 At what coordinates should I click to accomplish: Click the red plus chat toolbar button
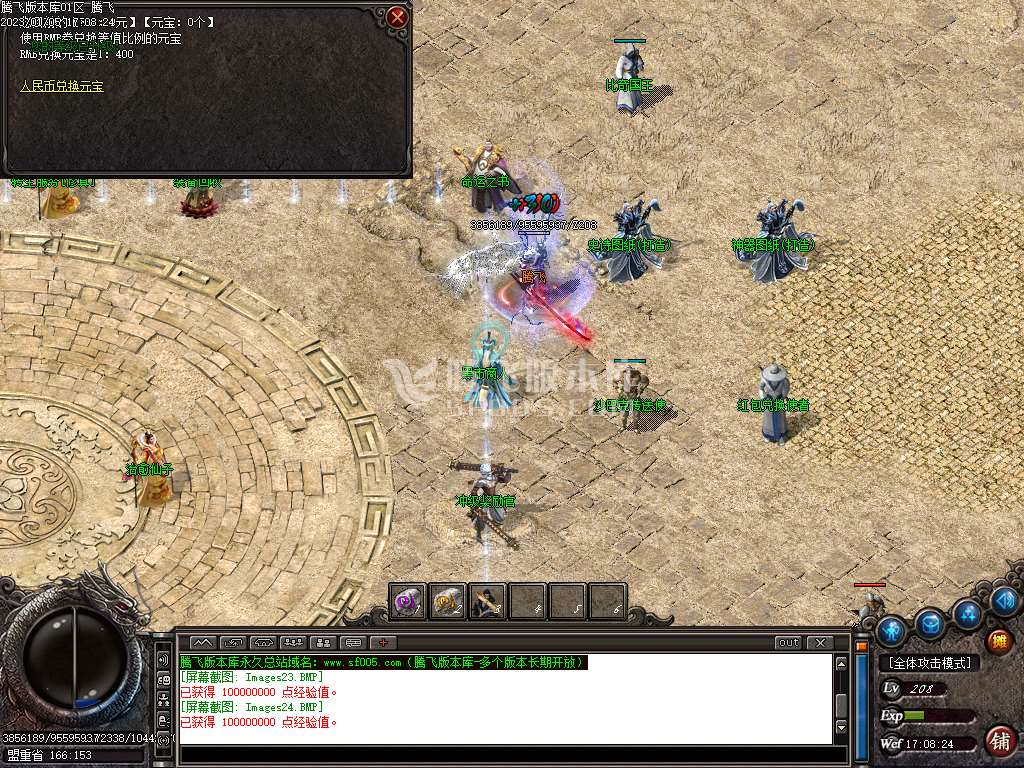383,642
